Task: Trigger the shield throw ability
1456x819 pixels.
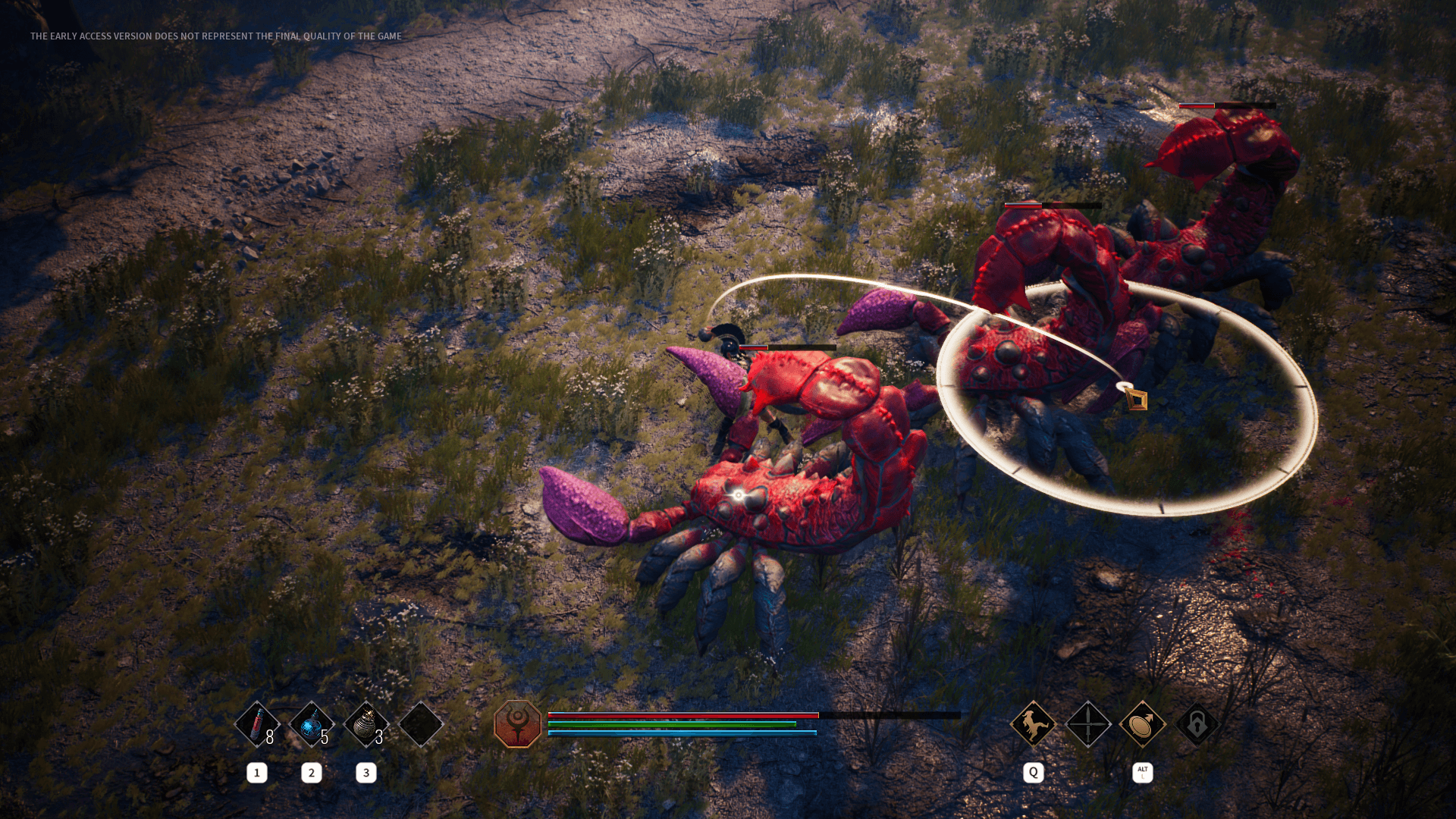Action: (x=1143, y=724)
